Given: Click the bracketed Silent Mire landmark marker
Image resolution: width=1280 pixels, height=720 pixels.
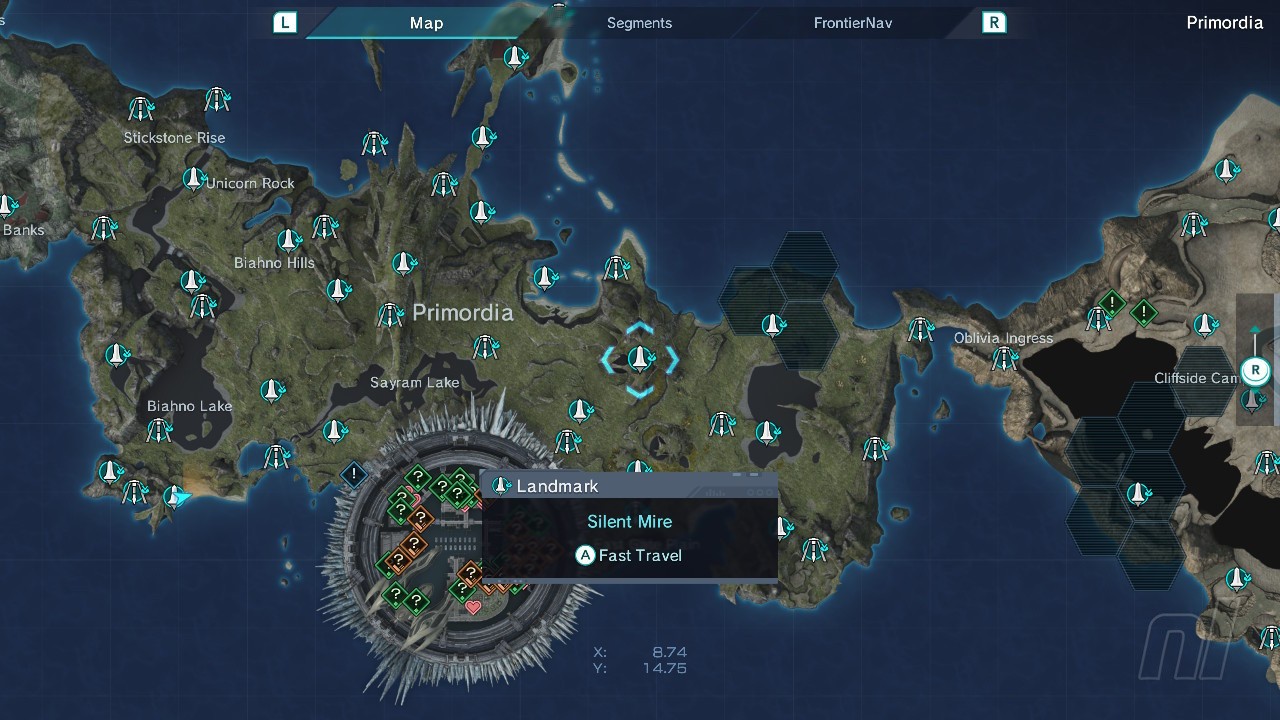Looking at the screenshot, I should [x=640, y=358].
